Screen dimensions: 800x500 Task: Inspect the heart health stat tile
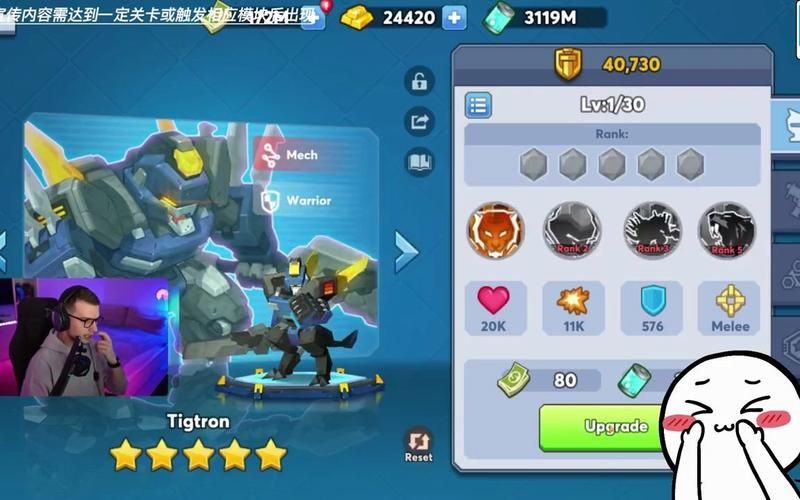click(493, 309)
